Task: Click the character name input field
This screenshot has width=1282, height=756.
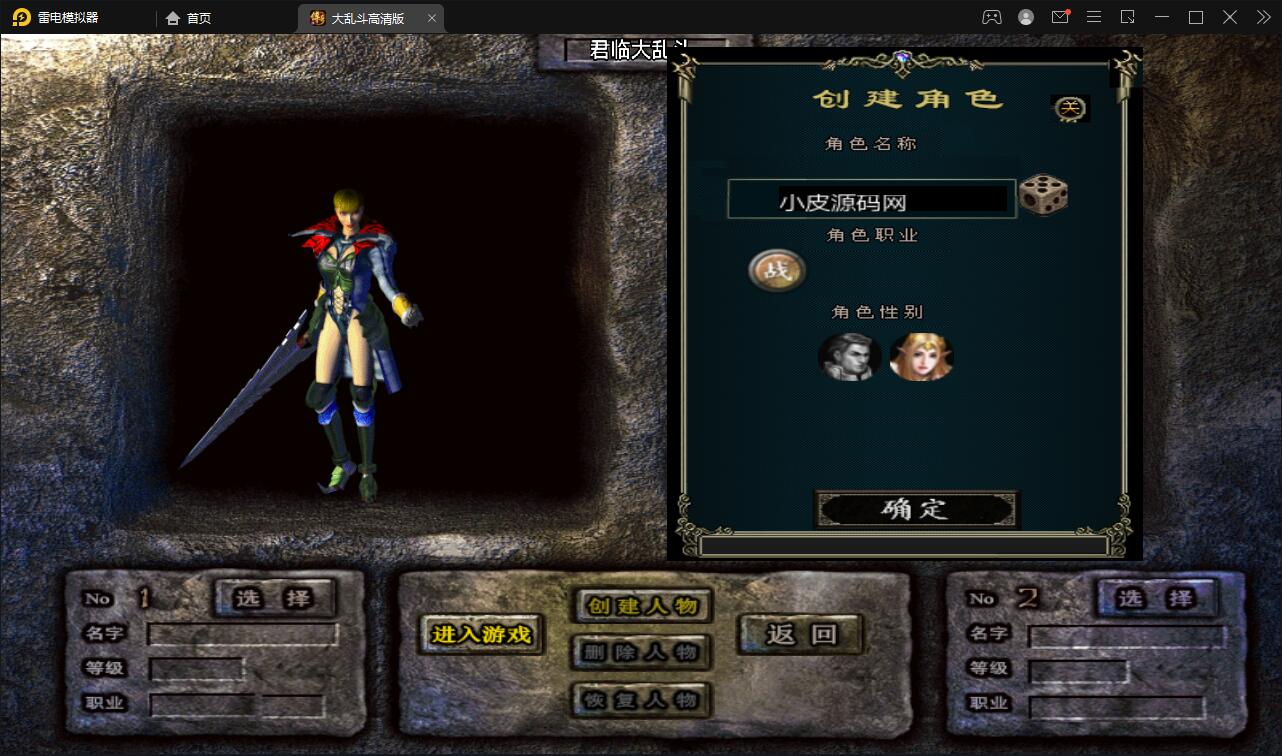Action: pos(871,198)
